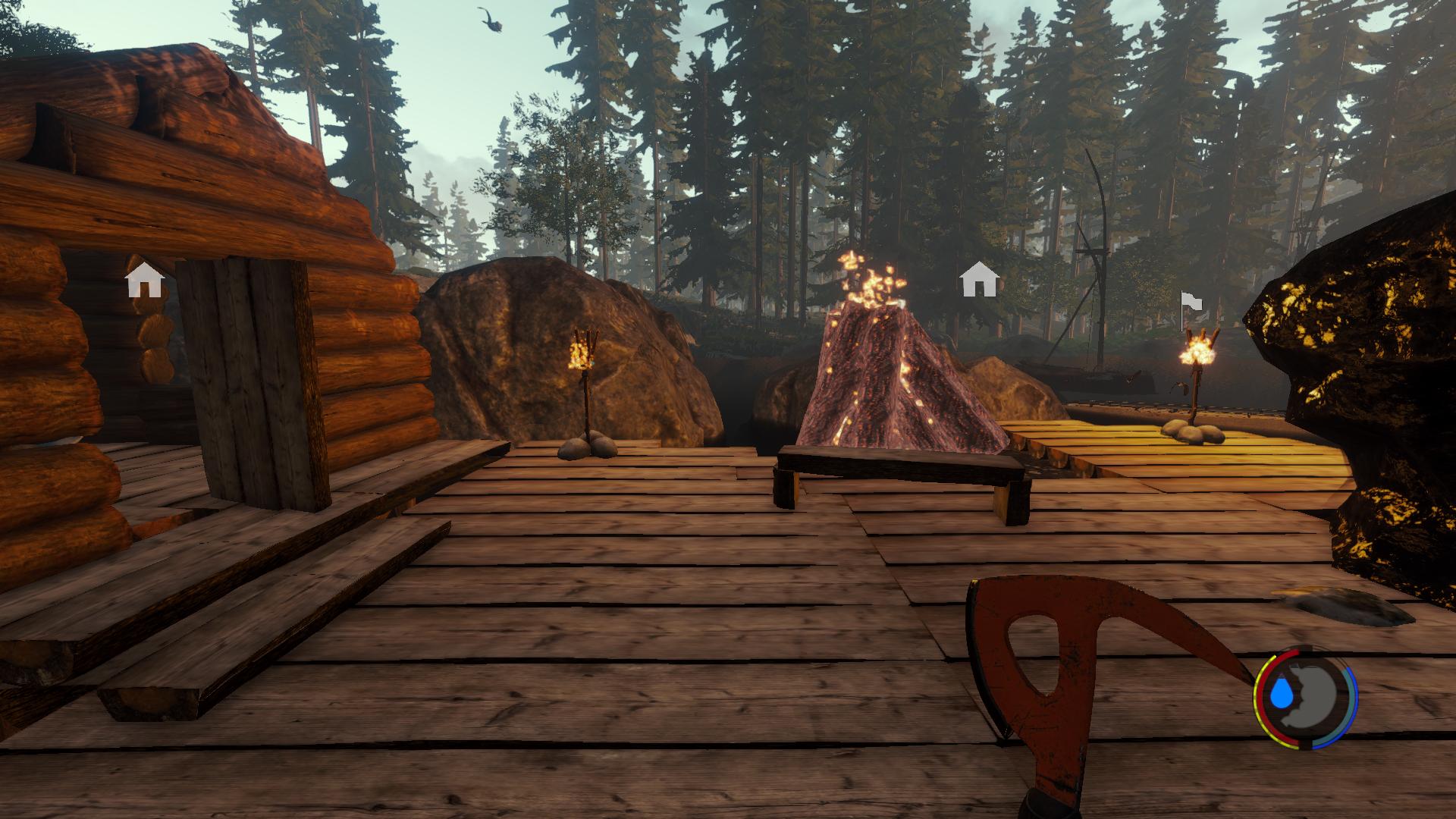Select the home marker against the forest trees
This screenshot has height=819, width=1456.
pyautogui.click(x=978, y=280)
